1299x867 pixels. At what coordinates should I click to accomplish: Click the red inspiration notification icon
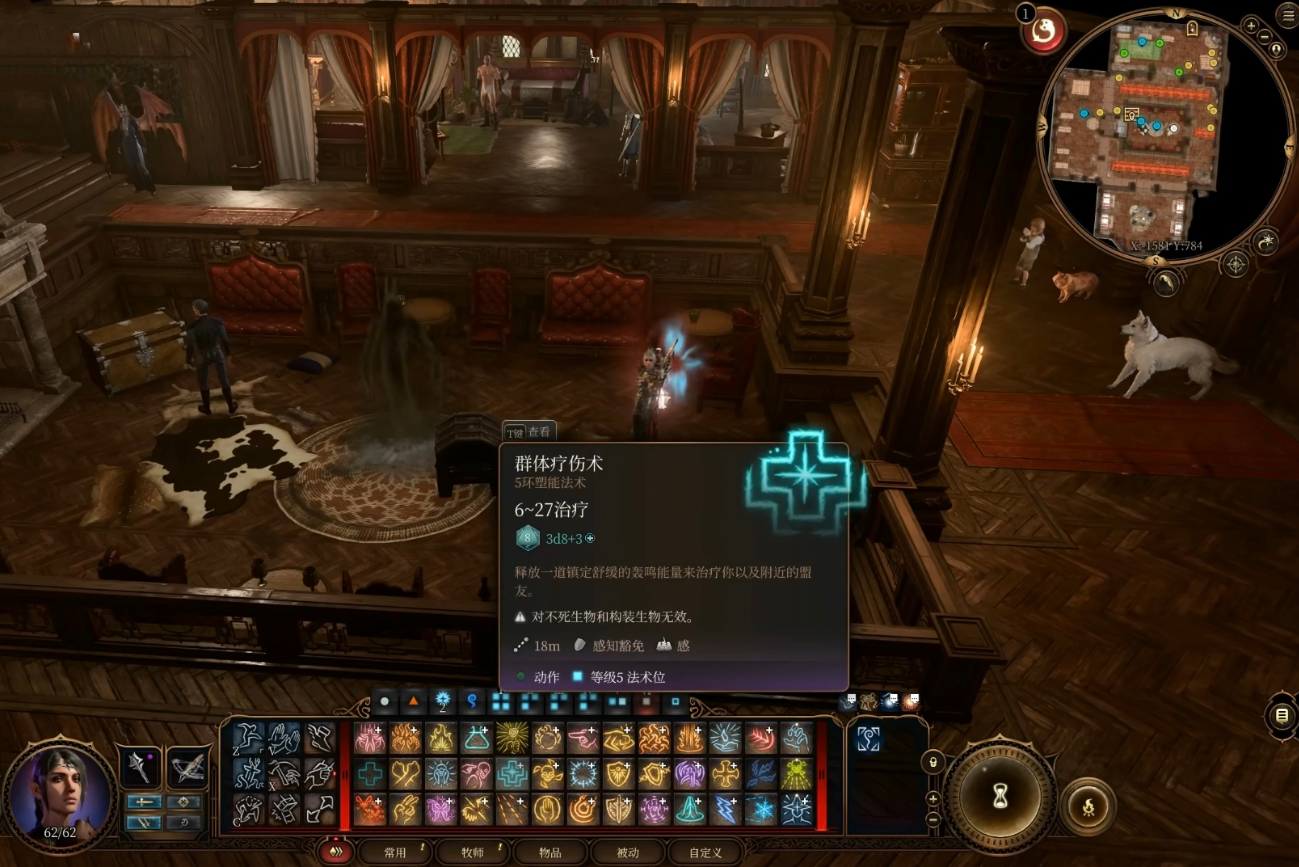1045,31
